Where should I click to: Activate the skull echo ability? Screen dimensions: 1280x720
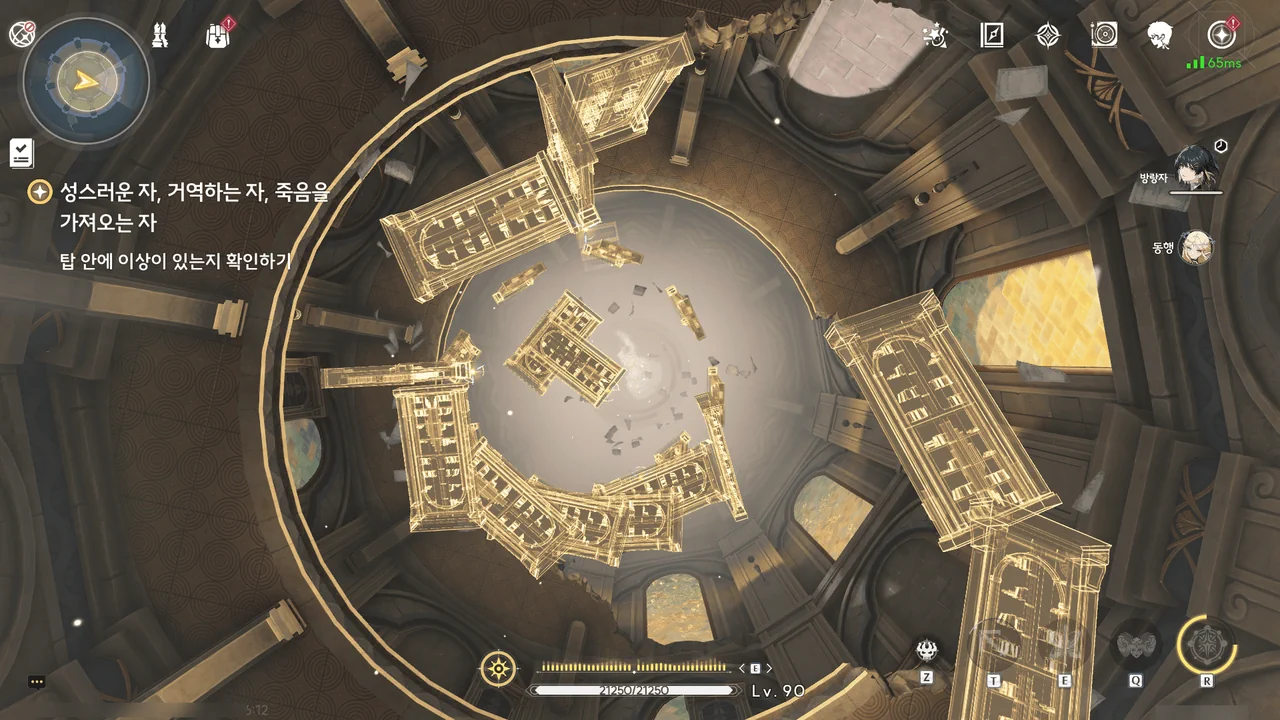click(927, 651)
